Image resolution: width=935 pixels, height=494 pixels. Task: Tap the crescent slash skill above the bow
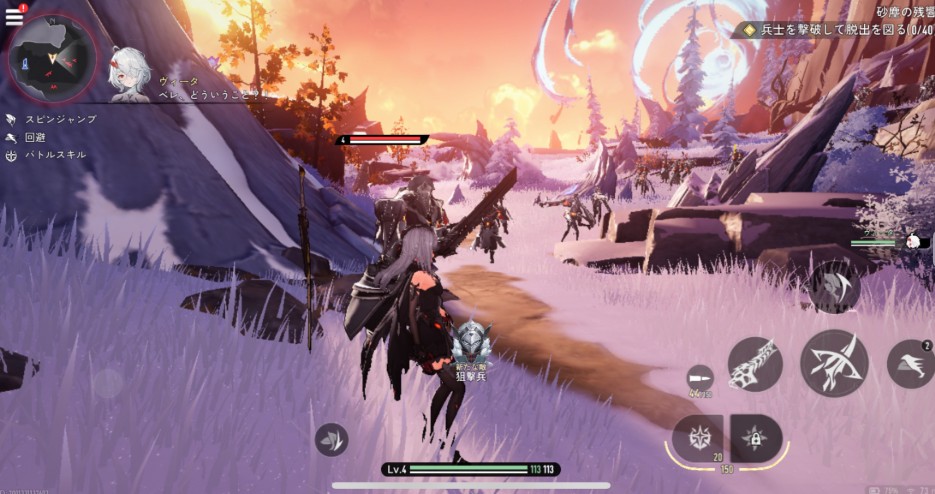tap(836, 288)
